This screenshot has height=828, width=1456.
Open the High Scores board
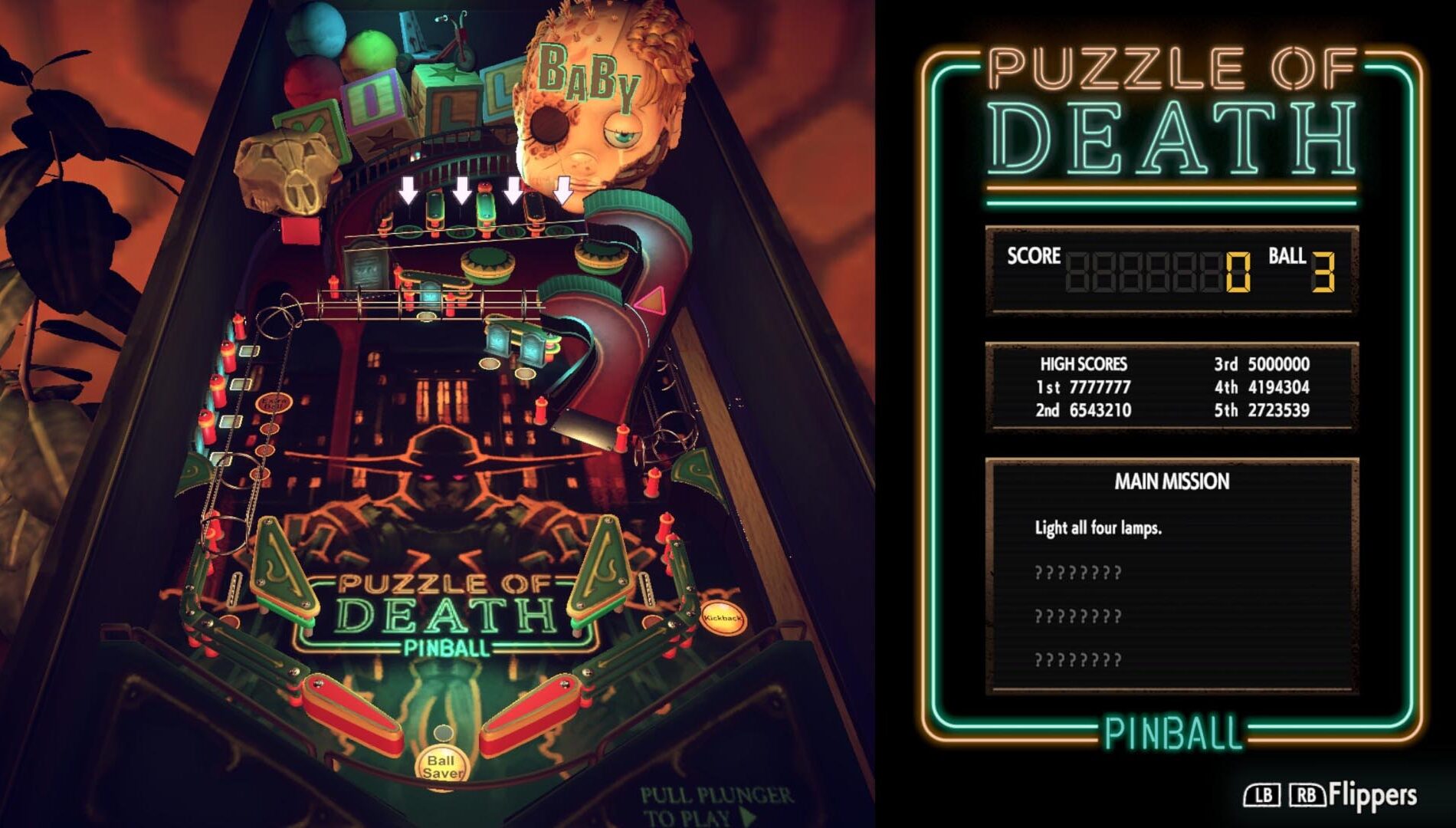(x=1172, y=387)
